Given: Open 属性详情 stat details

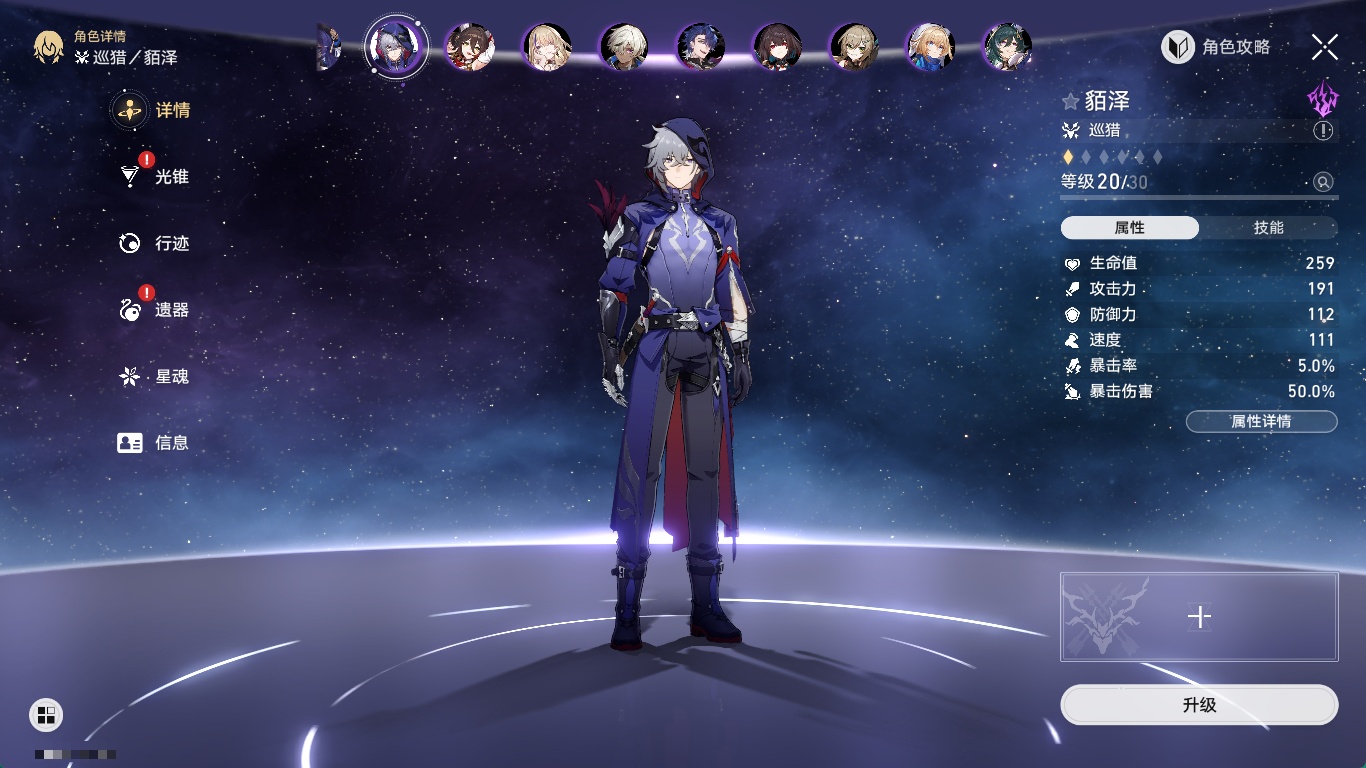Looking at the screenshot, I should coord(1261,421).
